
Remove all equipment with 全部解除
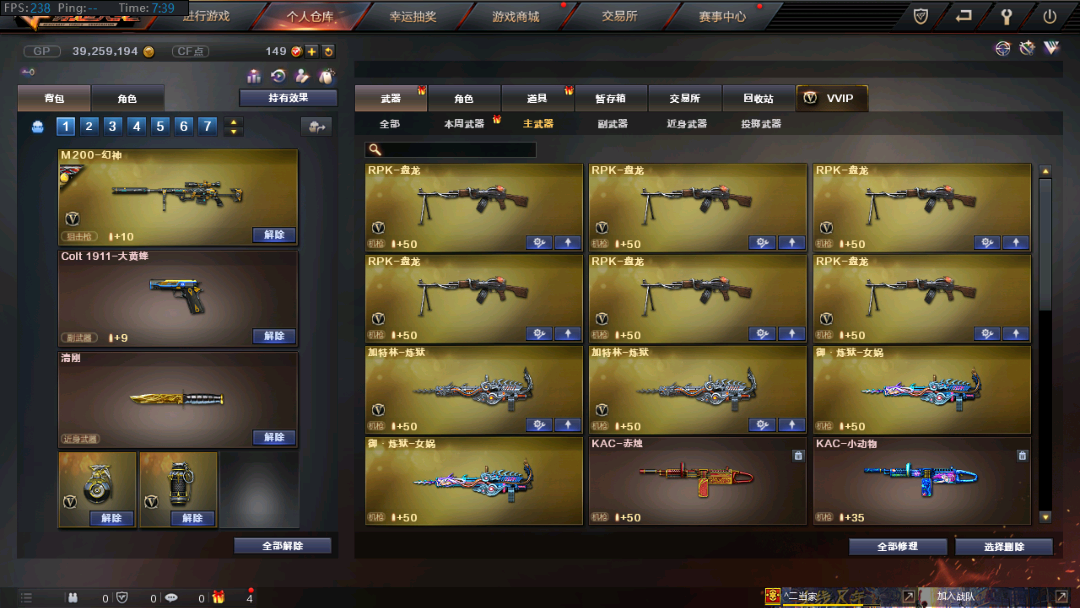(x=282, y=546)
